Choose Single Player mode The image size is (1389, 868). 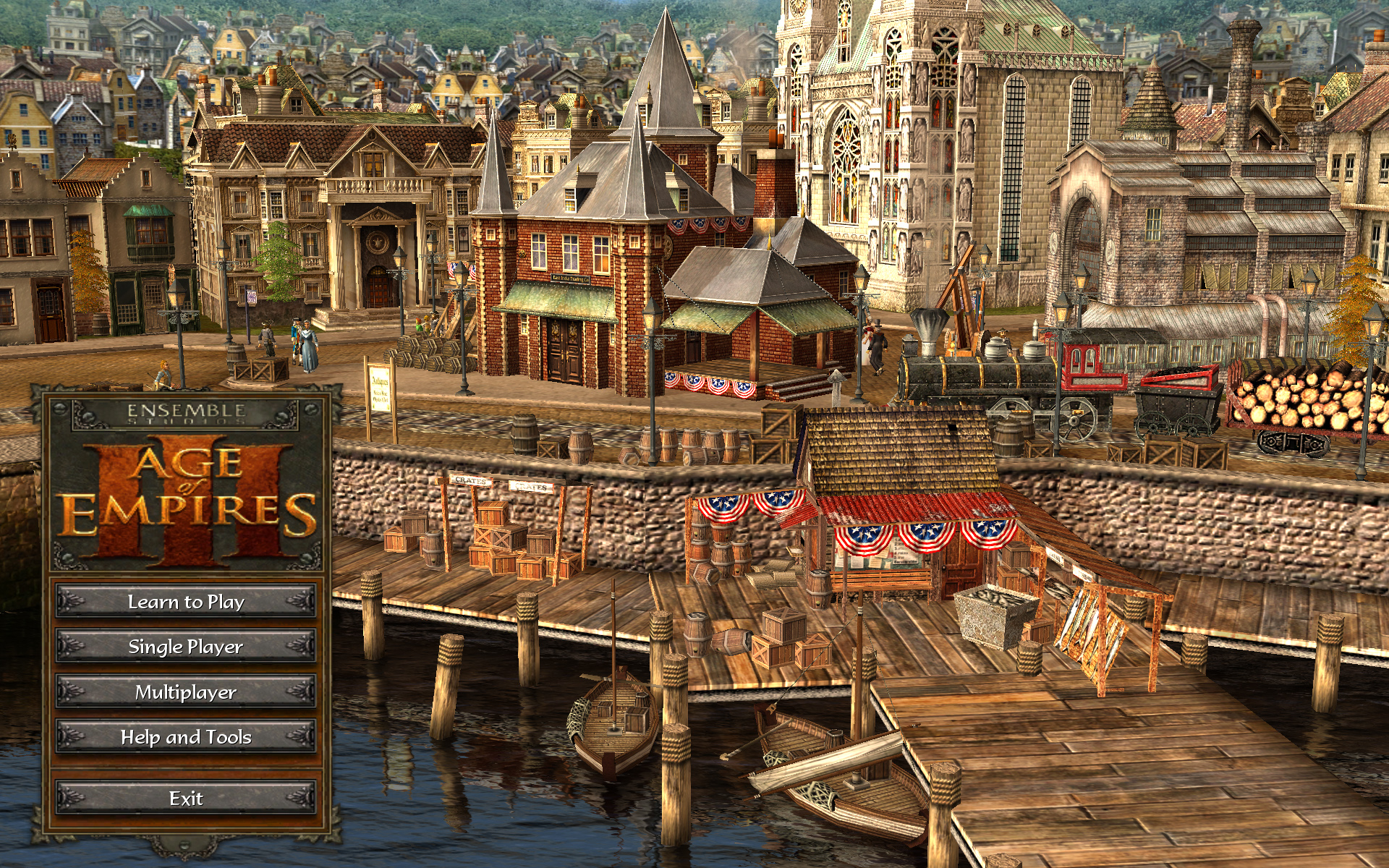186,647
